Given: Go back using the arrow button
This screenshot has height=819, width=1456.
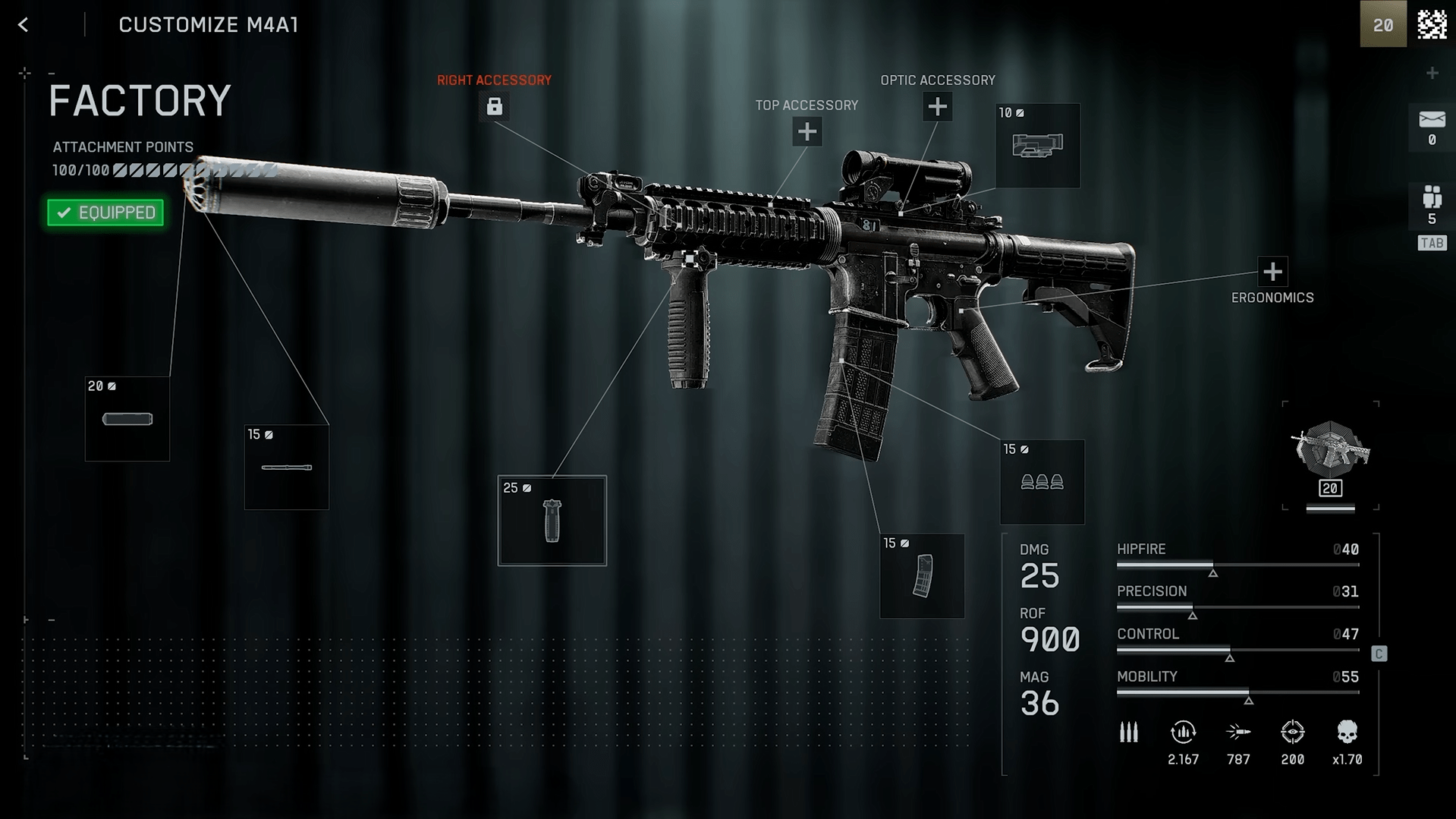Looking at the screenshot, I should (24, 25).
